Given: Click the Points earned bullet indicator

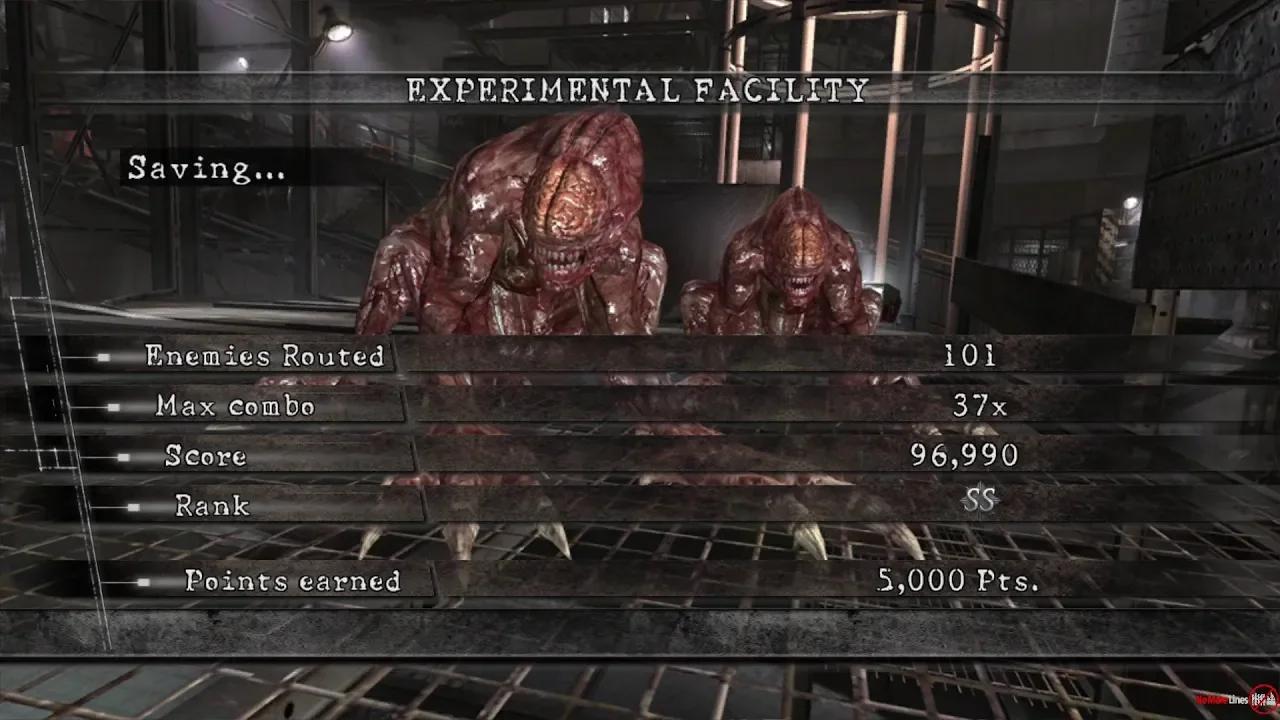Looking at the screenshot, I should coord(142,582).
